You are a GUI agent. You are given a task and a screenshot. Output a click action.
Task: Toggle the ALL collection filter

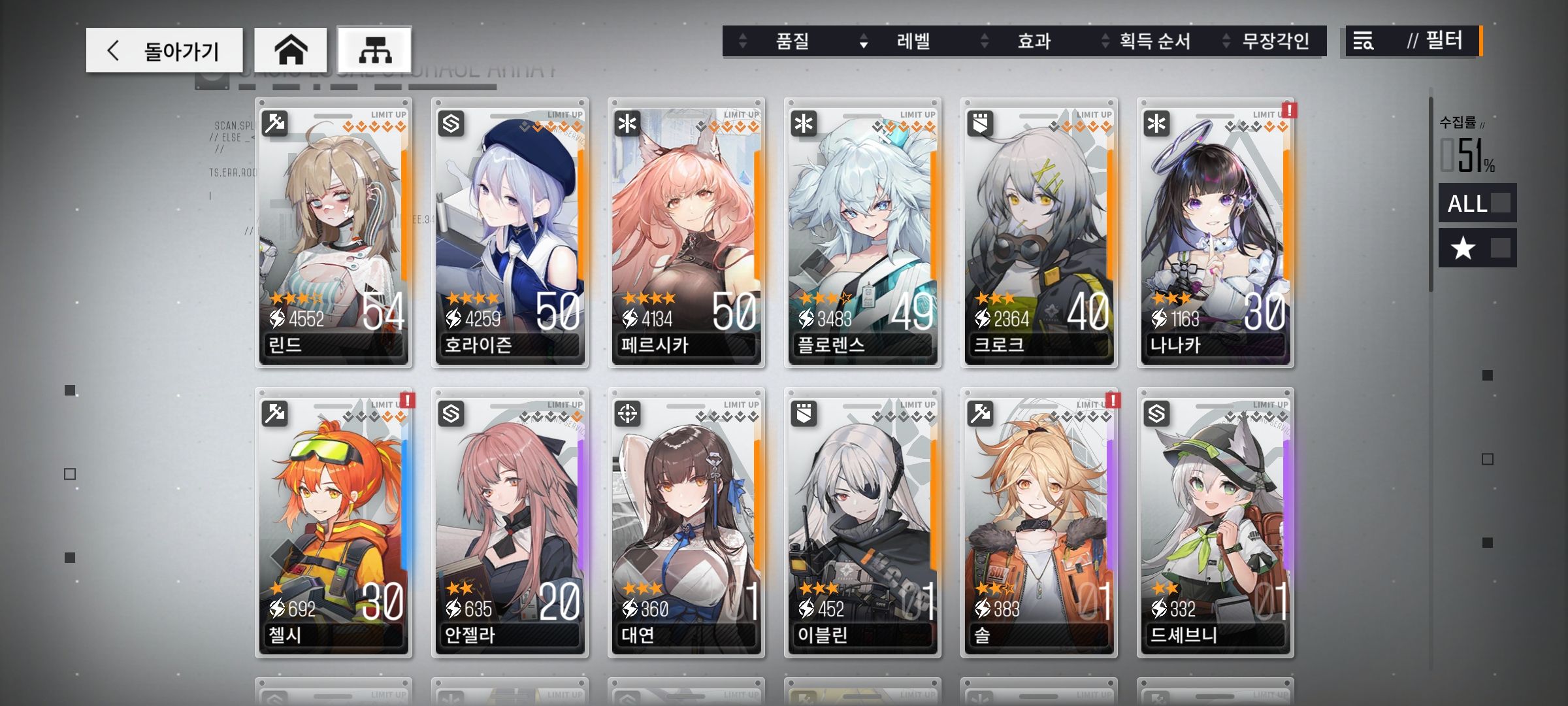click(1477, 203)
